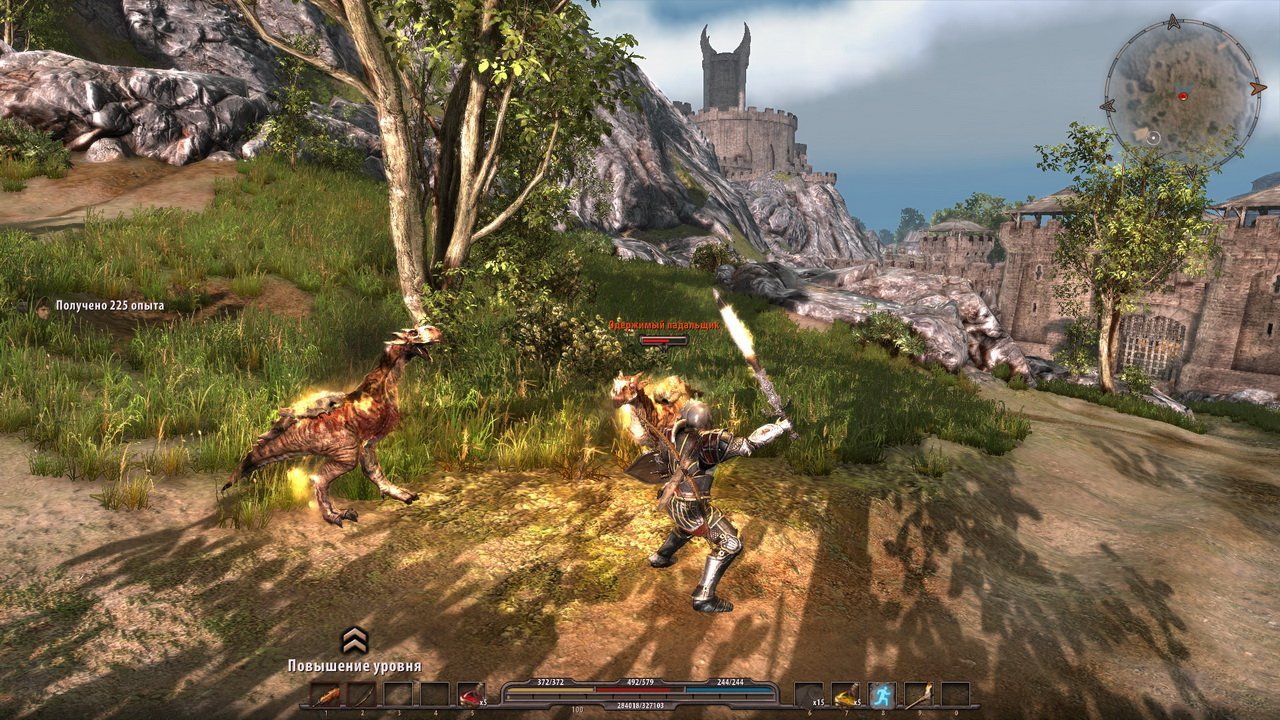
Task: Drink the yellow potion in slot 7
Action: click(x=845, y=695)
